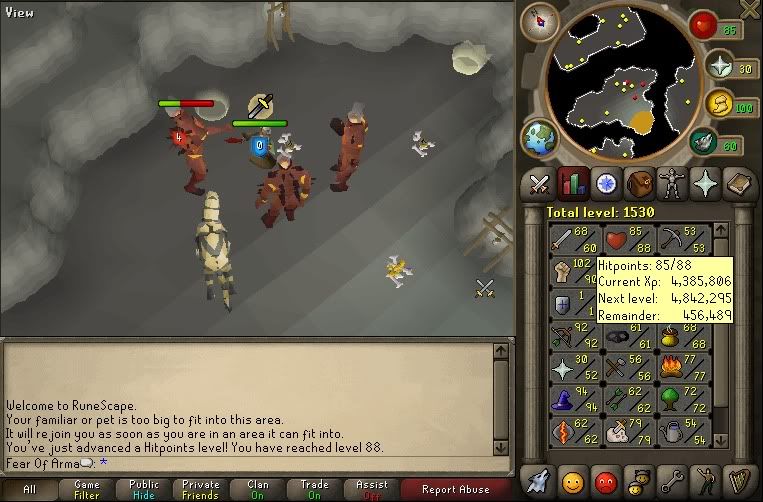763x502 pixels.
Task: Open the worn equipment tab
Action: click(x=673, y=184)
